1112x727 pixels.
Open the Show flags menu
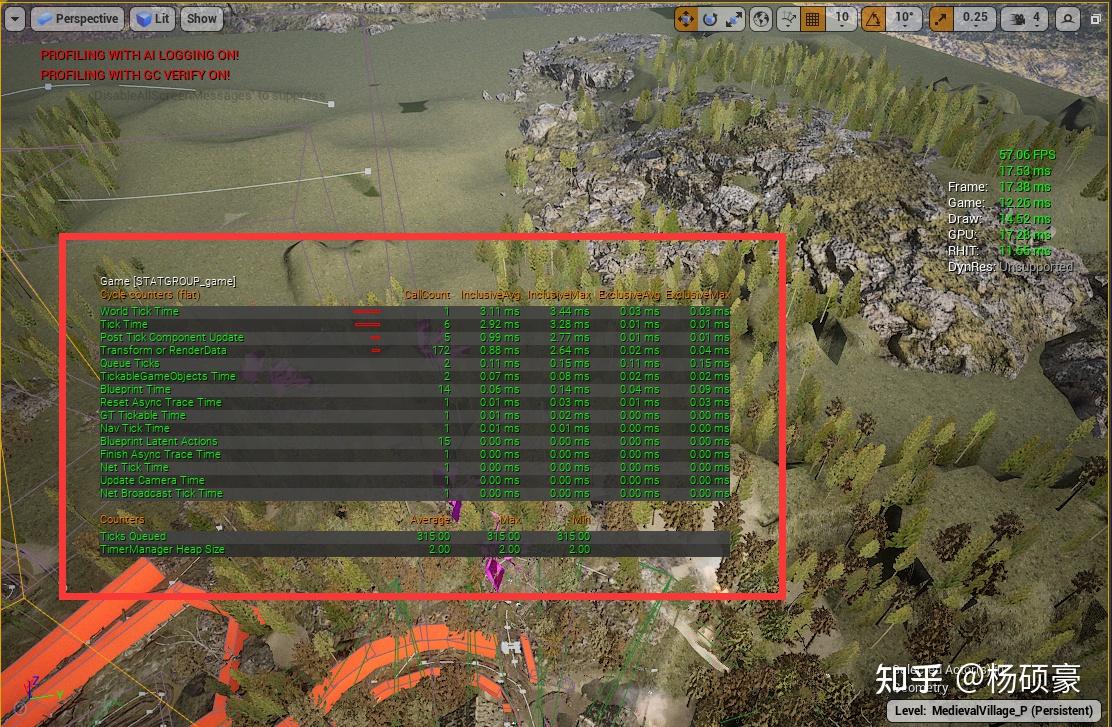202,18
